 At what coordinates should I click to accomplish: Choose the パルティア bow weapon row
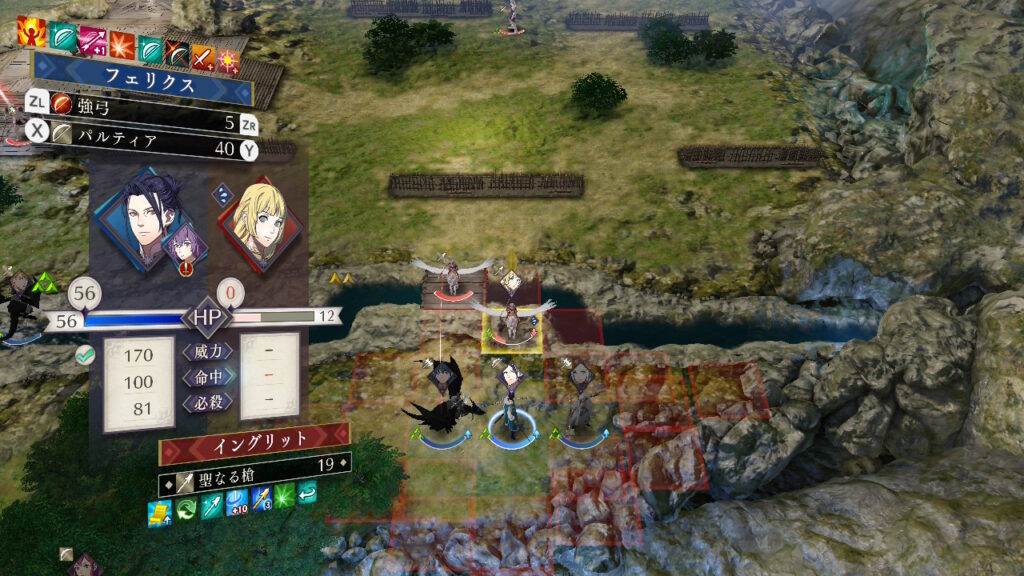(140, 149)
